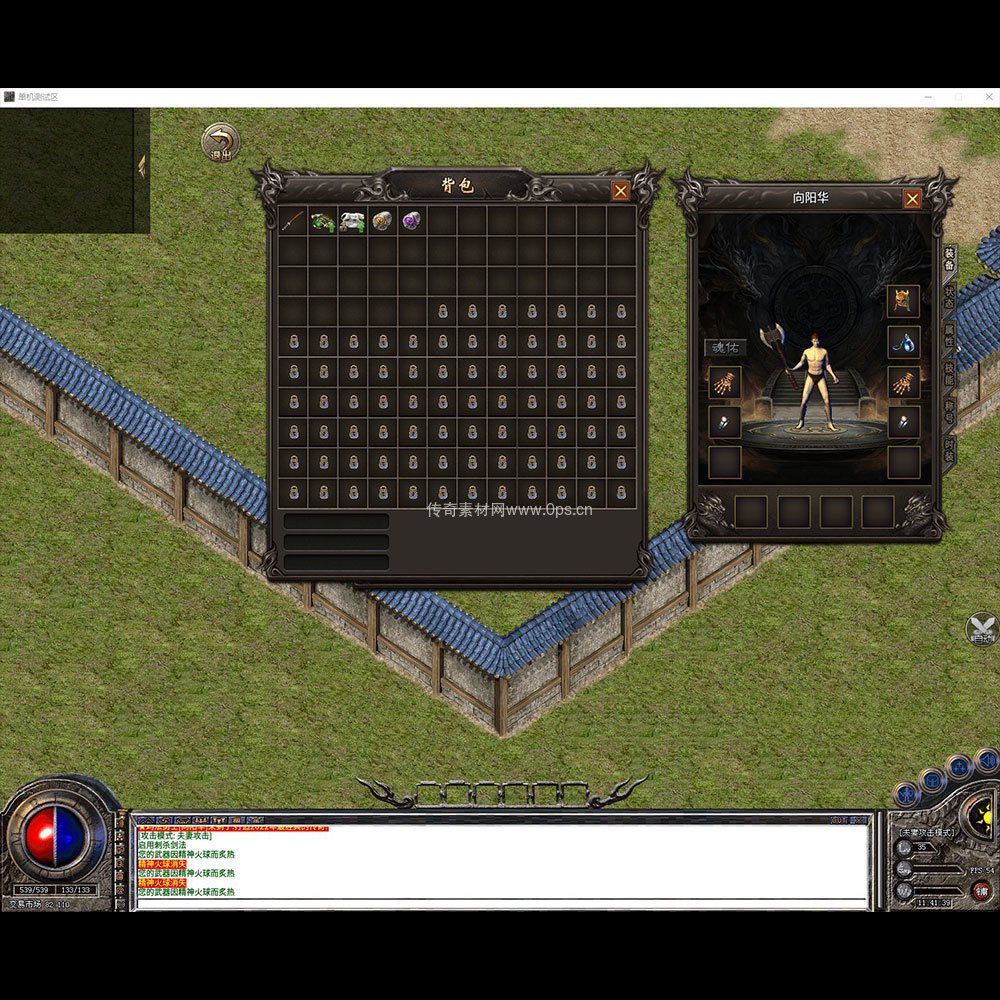Toggle the 夫妻攻击模式 attack mode label
This screenshot has width=1000, height=1000.
pos(927,832)
